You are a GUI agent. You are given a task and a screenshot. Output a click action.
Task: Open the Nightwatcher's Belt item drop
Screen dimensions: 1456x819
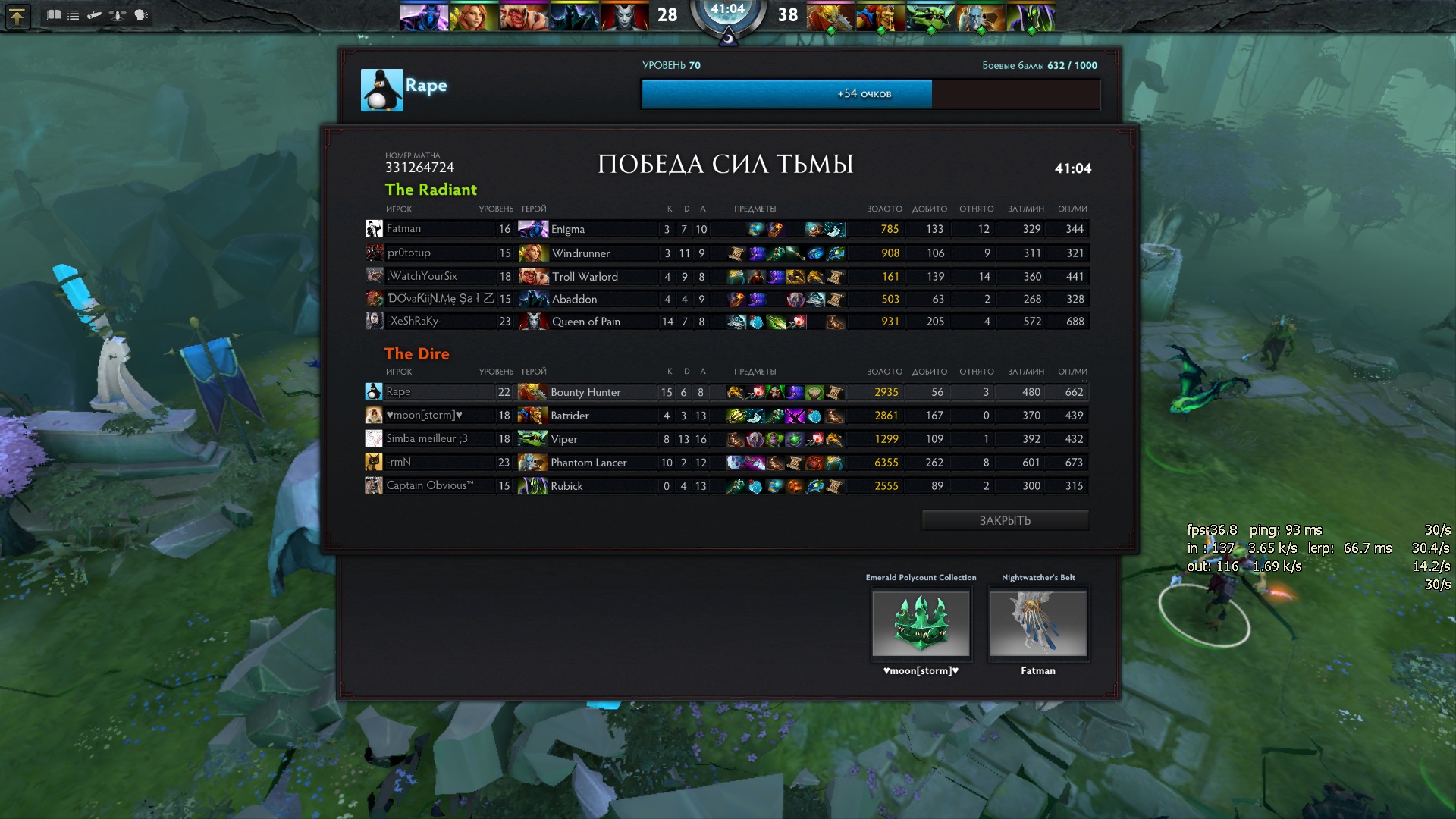pos(1038,623)
